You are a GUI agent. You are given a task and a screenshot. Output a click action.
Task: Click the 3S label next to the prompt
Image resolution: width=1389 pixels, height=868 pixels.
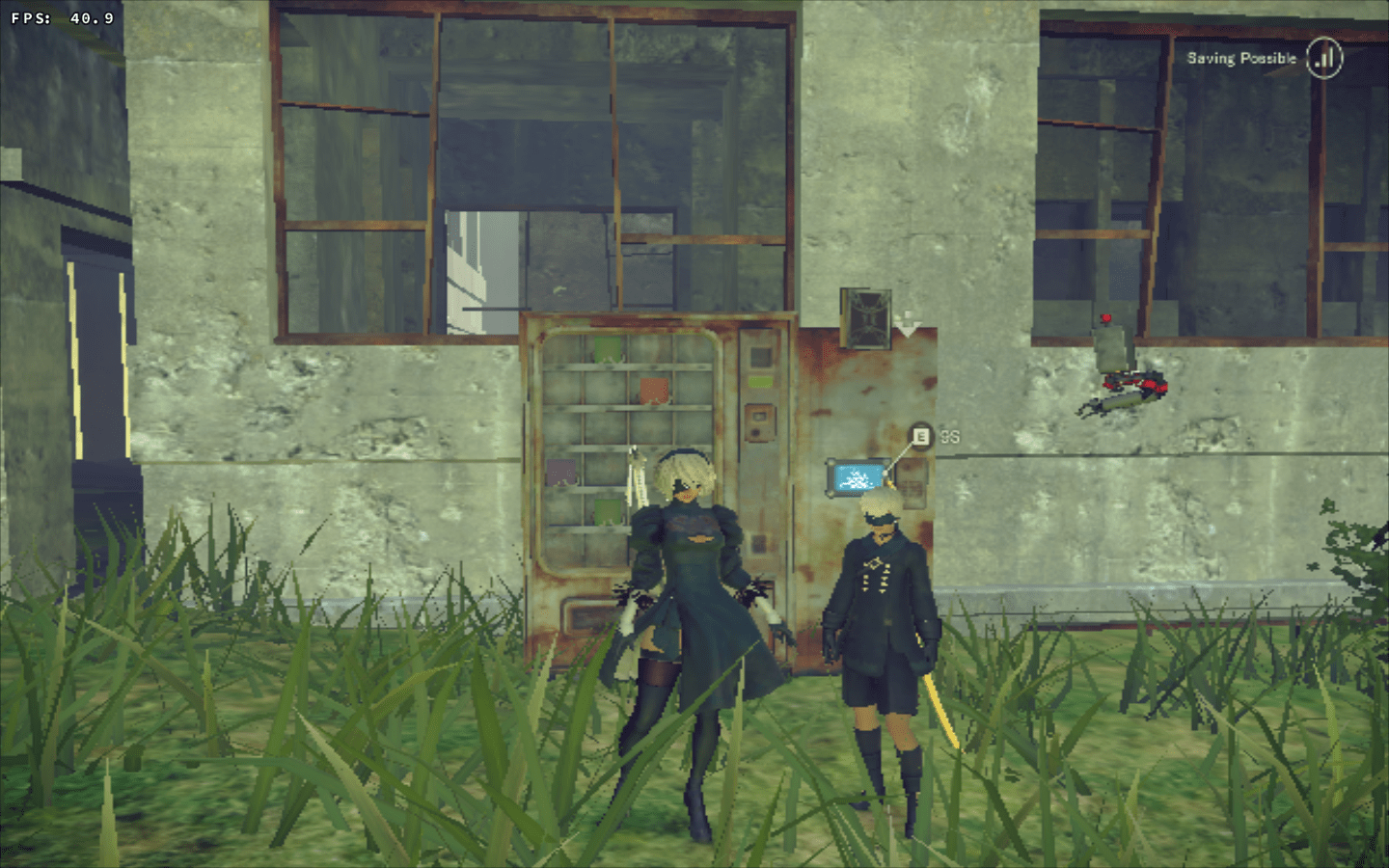tap(949, 436)
